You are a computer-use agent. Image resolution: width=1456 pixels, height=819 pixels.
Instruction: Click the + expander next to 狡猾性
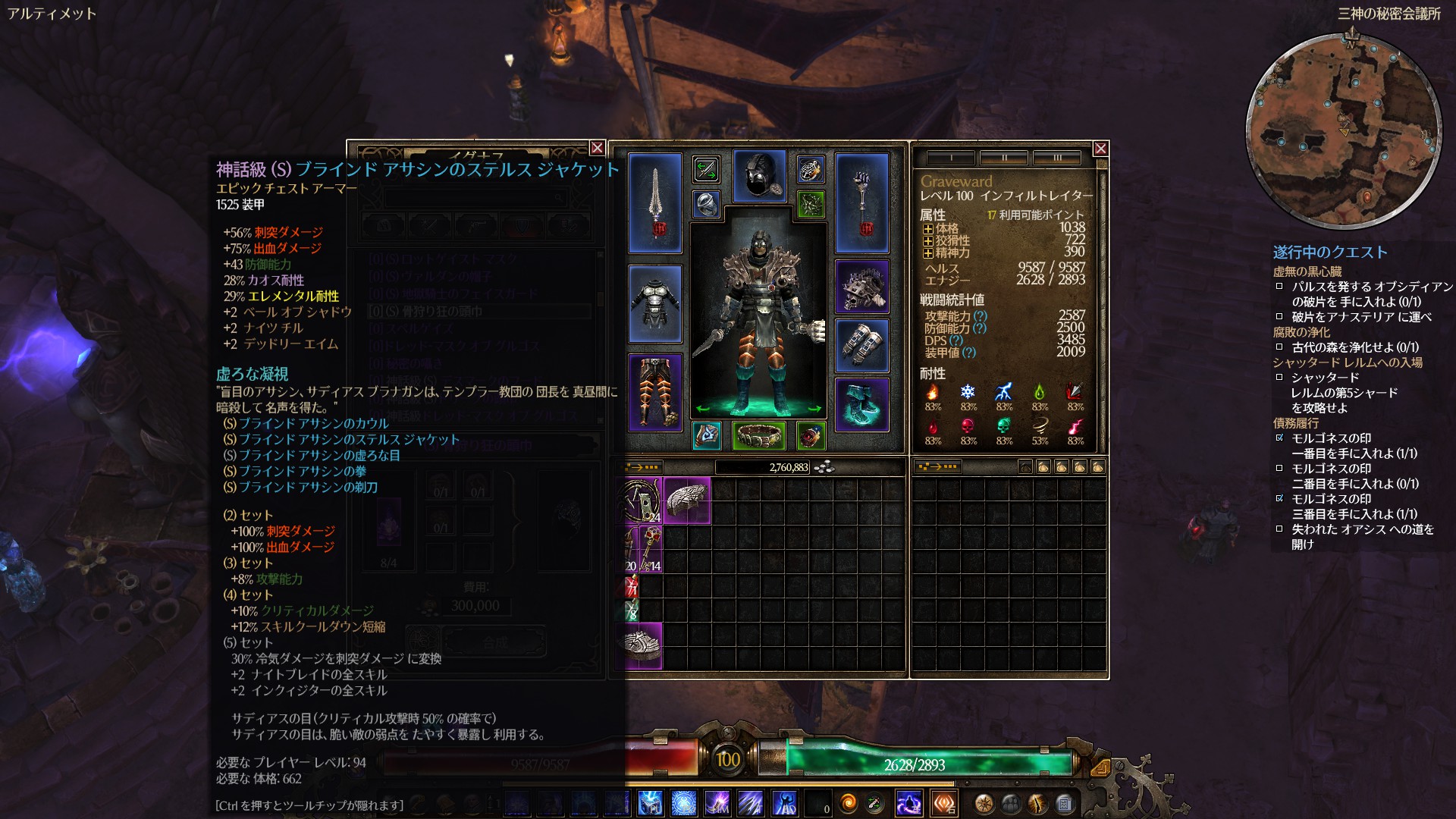tap(928, 240)
